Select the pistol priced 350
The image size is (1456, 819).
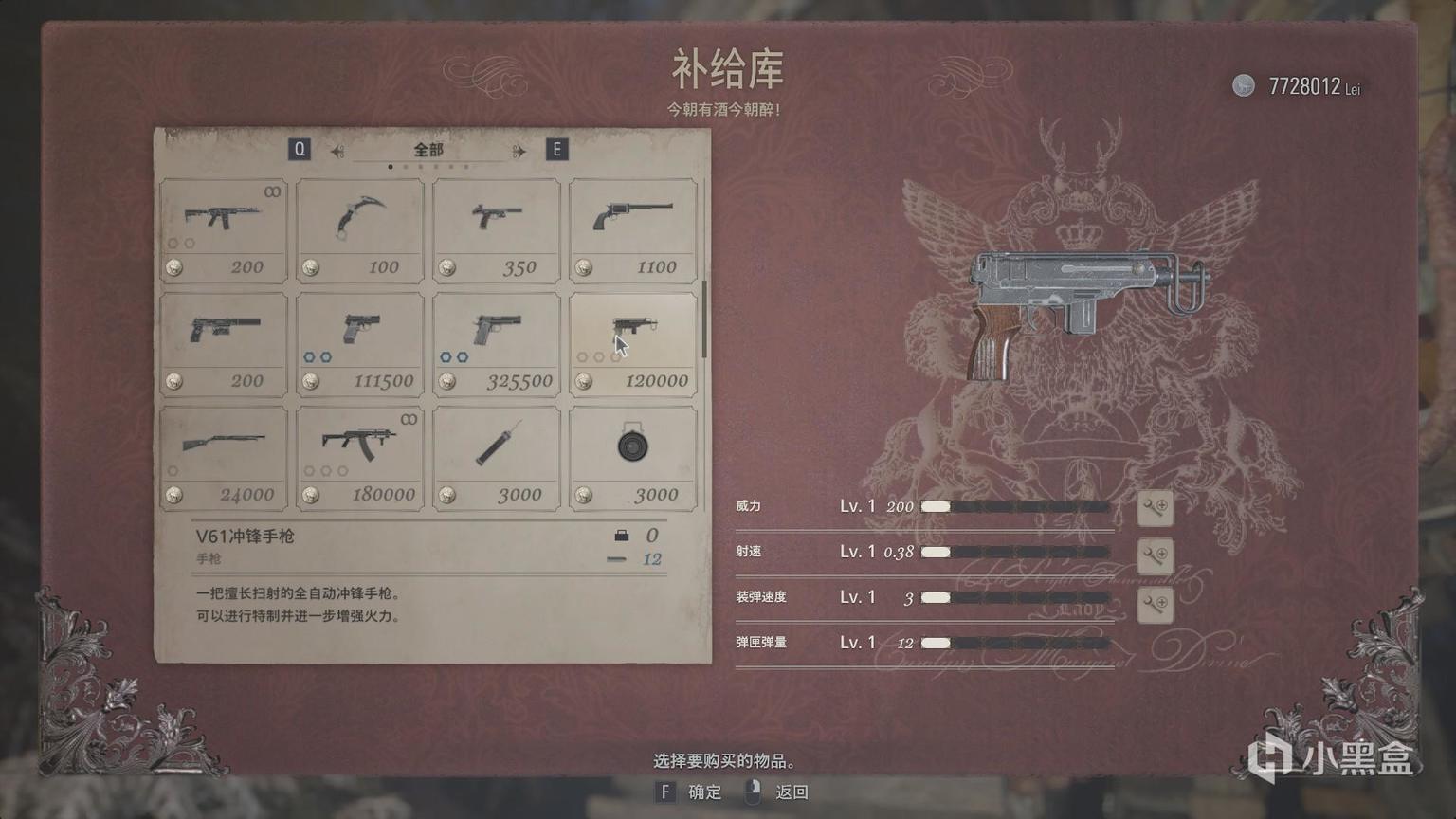click(x=497, y=227)
